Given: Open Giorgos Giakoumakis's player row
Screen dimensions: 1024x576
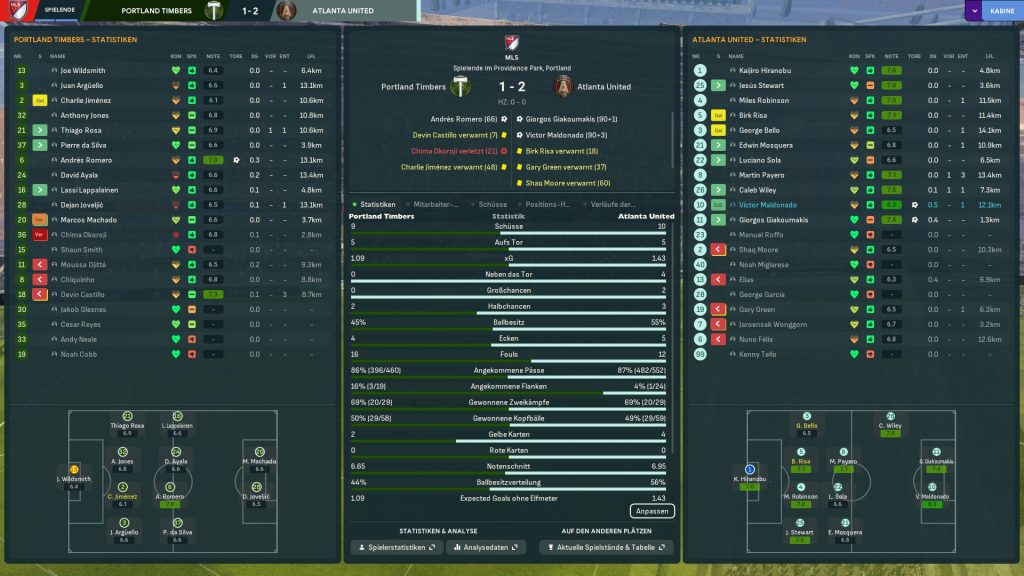Looking at the screenshot, I should point(774,219).
